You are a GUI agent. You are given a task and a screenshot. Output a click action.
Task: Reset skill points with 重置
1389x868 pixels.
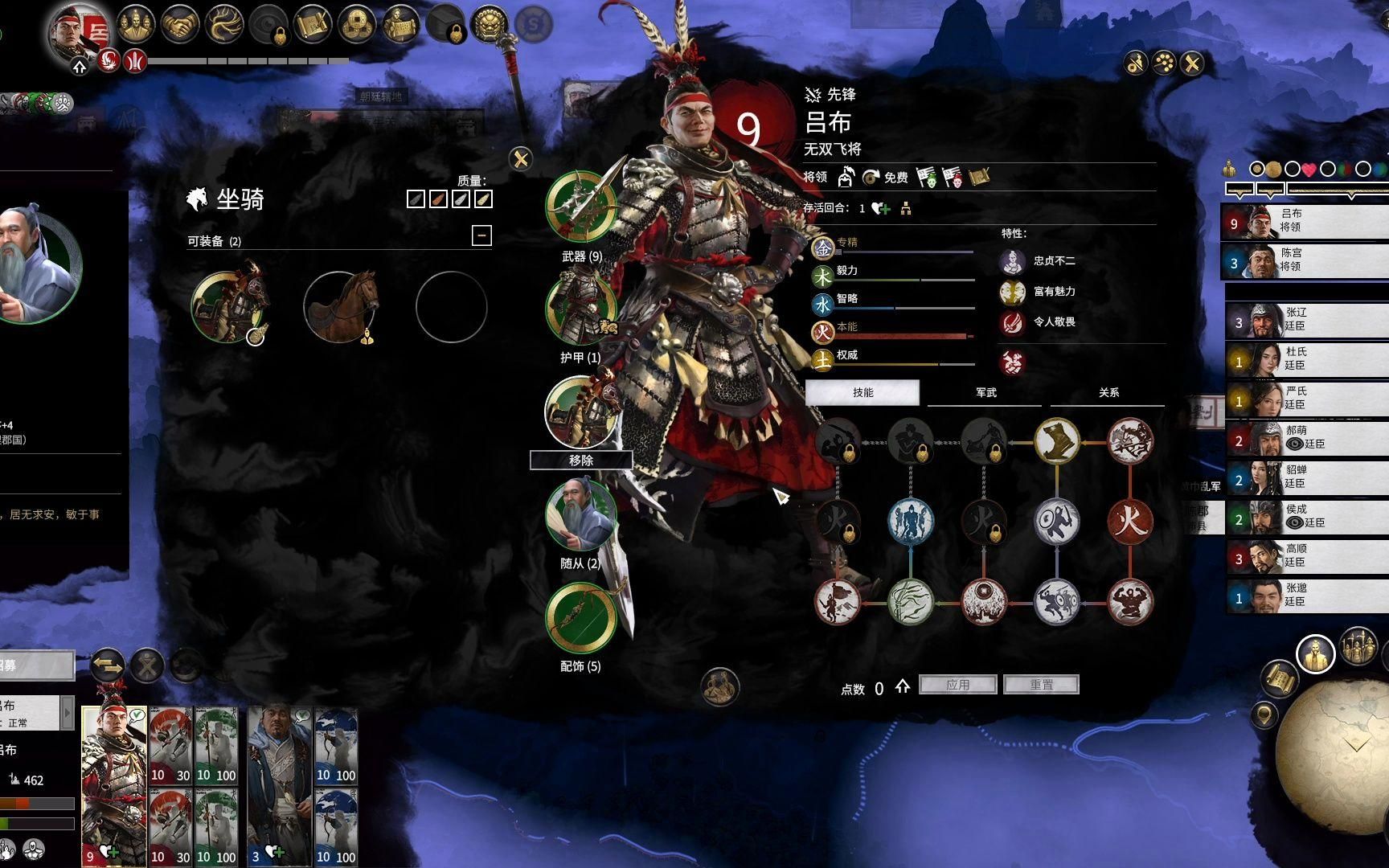tap(1041, 685)
